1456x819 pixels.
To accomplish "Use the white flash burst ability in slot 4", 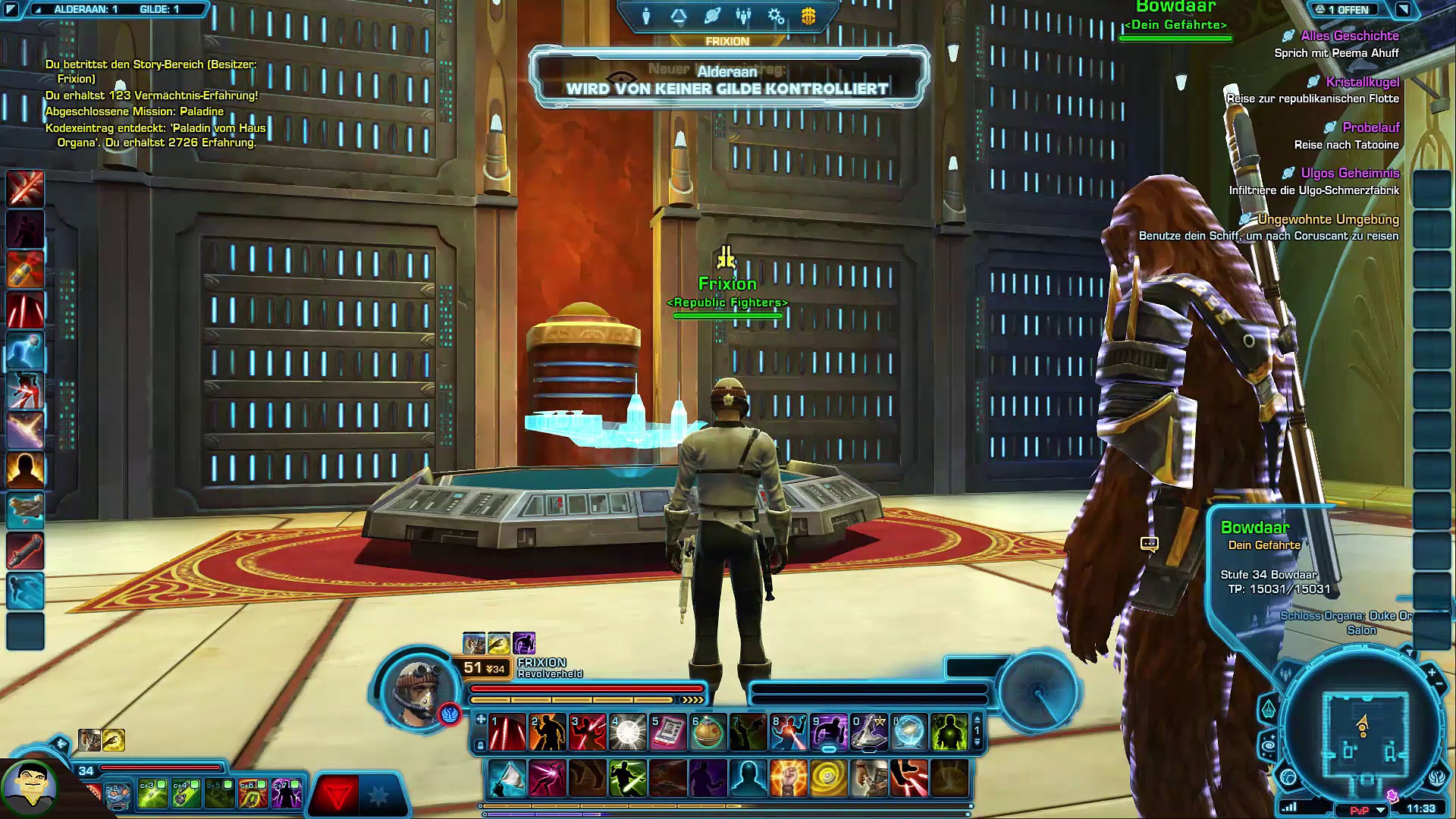I will pos(628,733).
